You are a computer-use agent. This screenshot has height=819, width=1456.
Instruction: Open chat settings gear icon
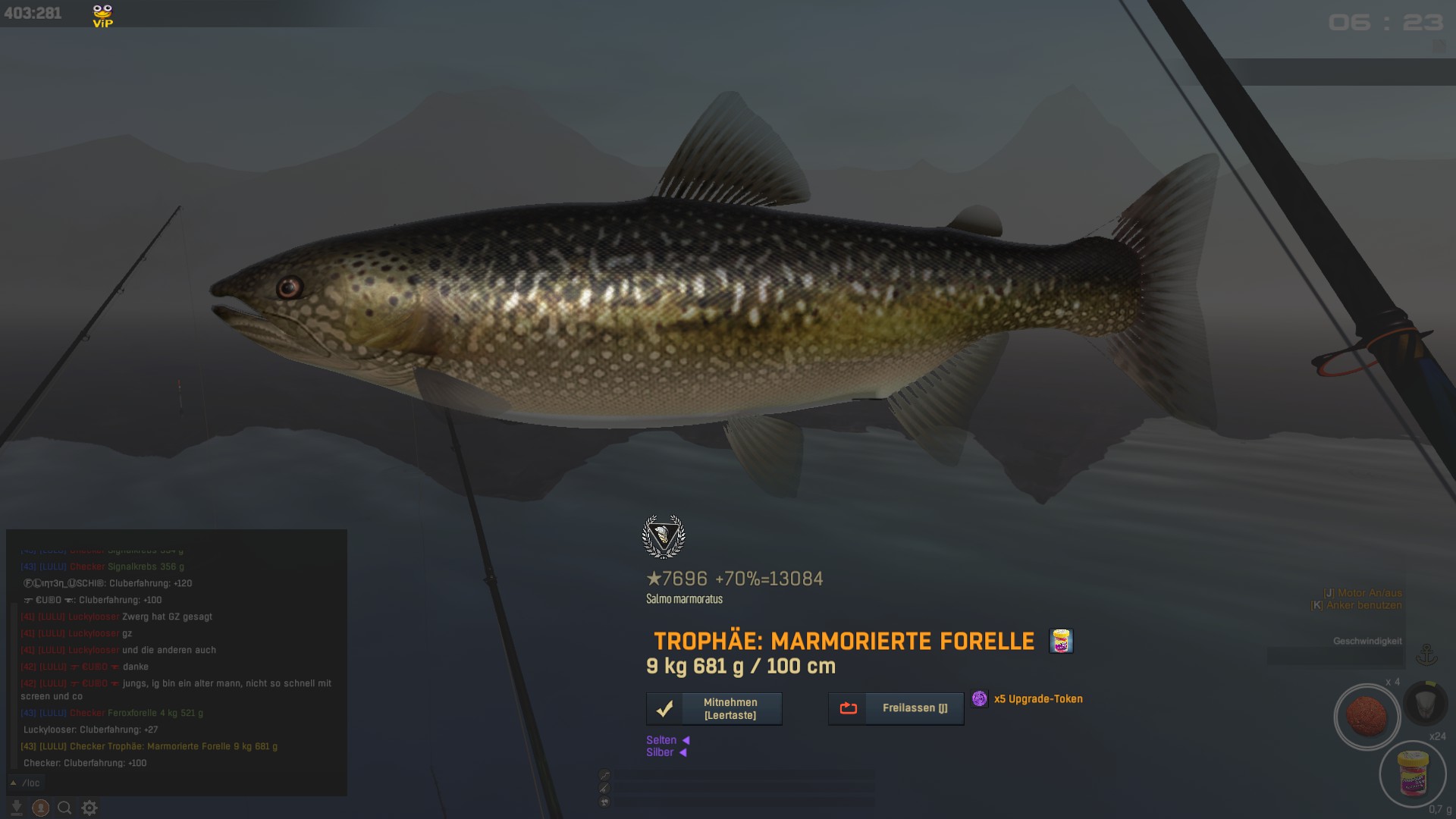point(89,808)
